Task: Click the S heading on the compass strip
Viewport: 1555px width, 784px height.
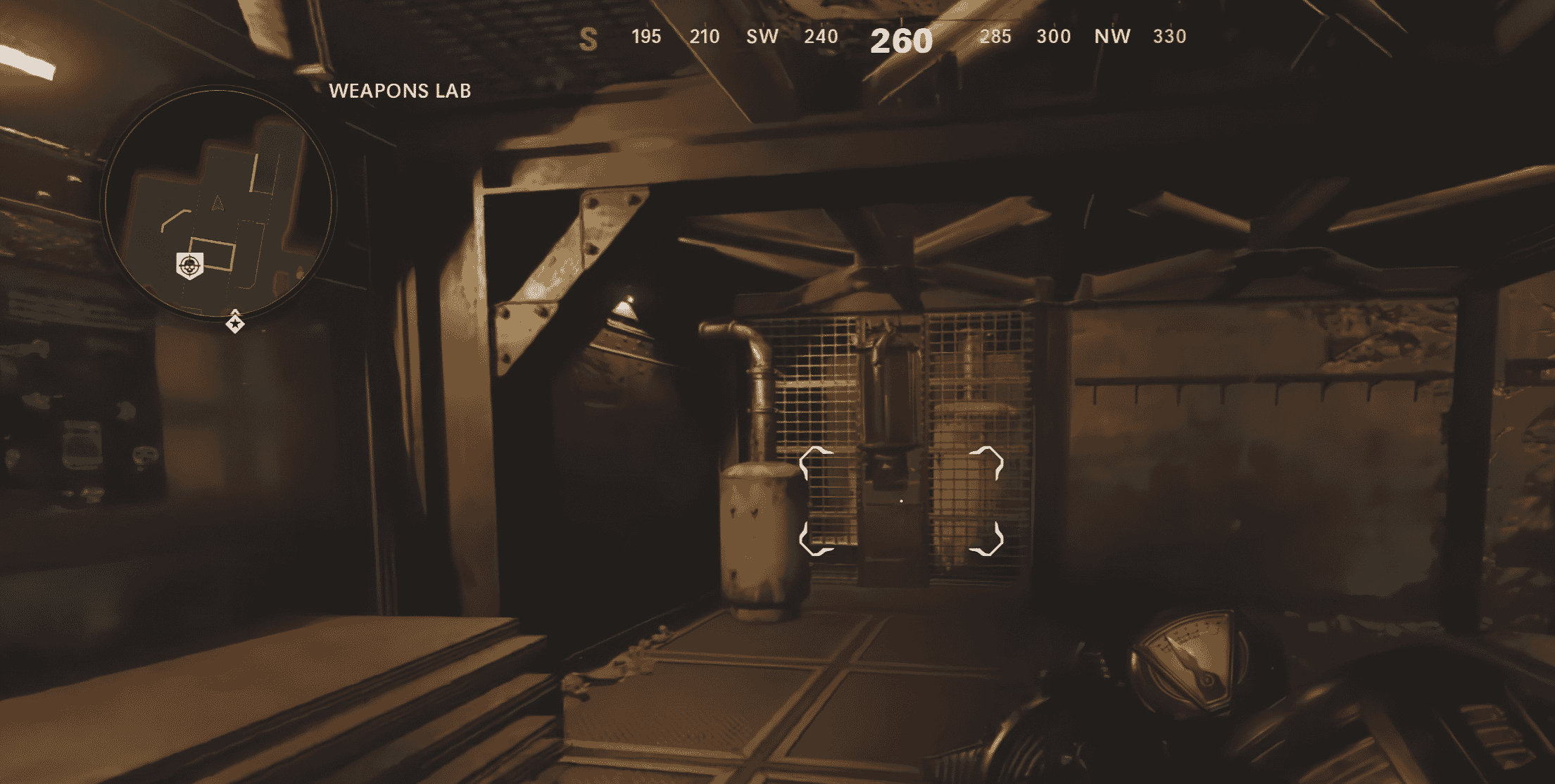Action: pyautogui.click(x=588, y=37)
